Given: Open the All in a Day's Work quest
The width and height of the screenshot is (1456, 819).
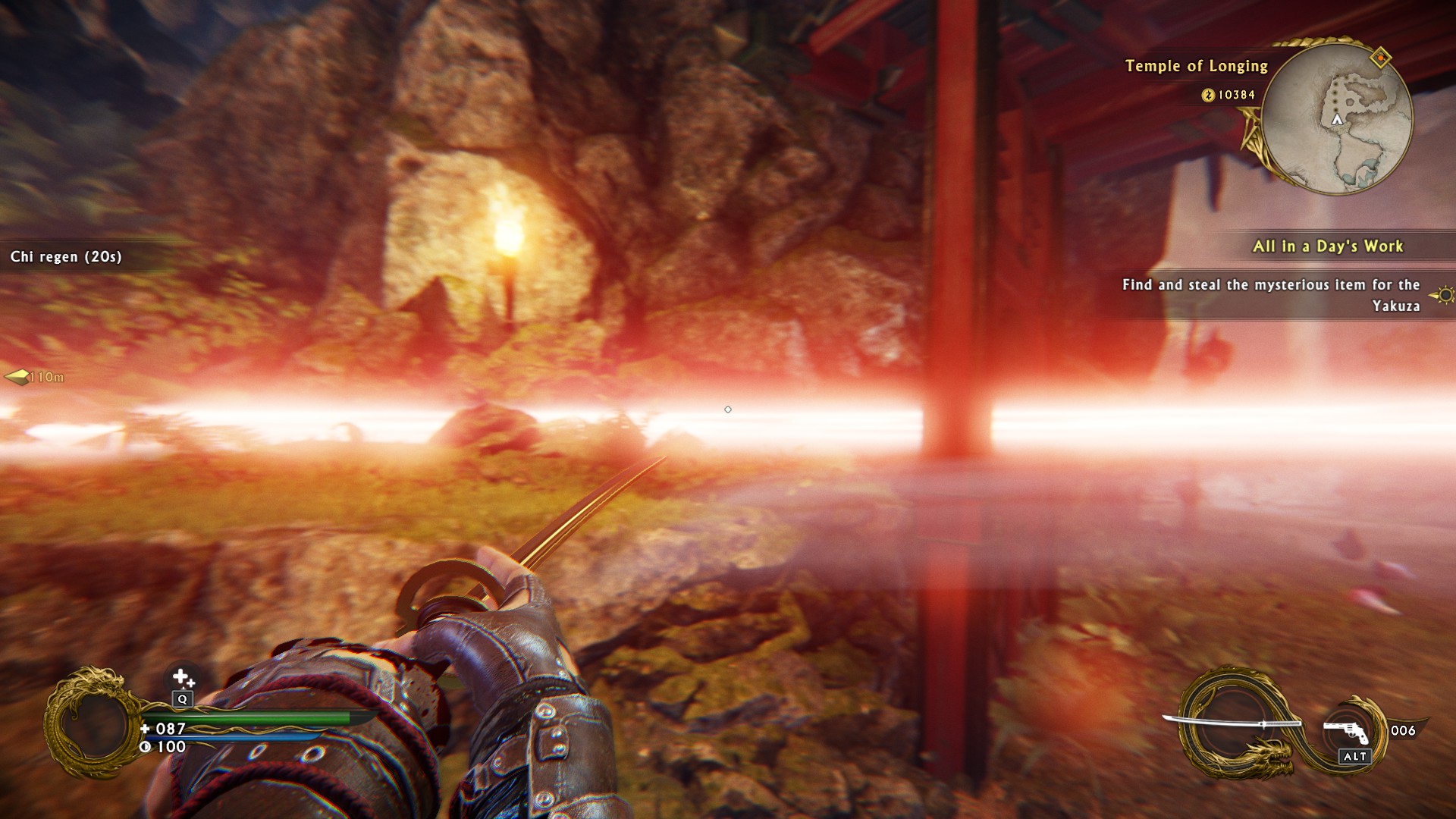Looking at the screenshot, I should click(x=1327, y=246).
